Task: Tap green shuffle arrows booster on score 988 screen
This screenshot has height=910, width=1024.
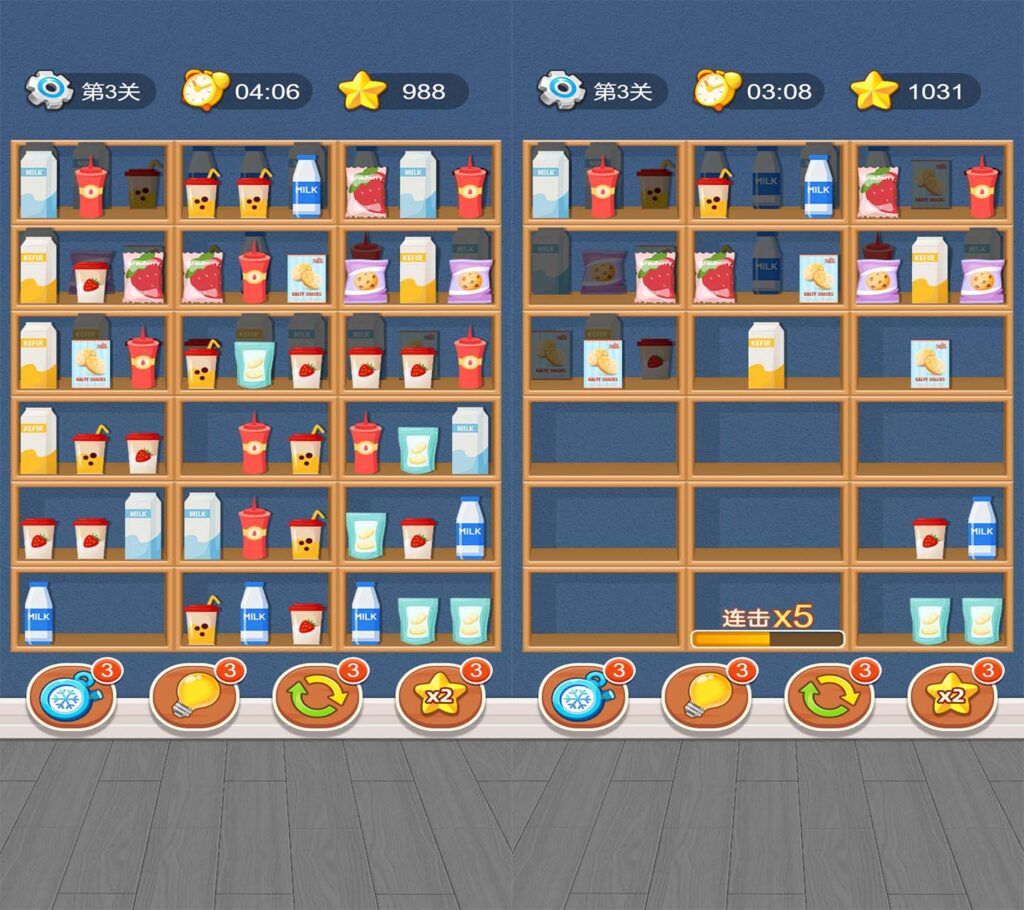Action: (x=316, y=696)
